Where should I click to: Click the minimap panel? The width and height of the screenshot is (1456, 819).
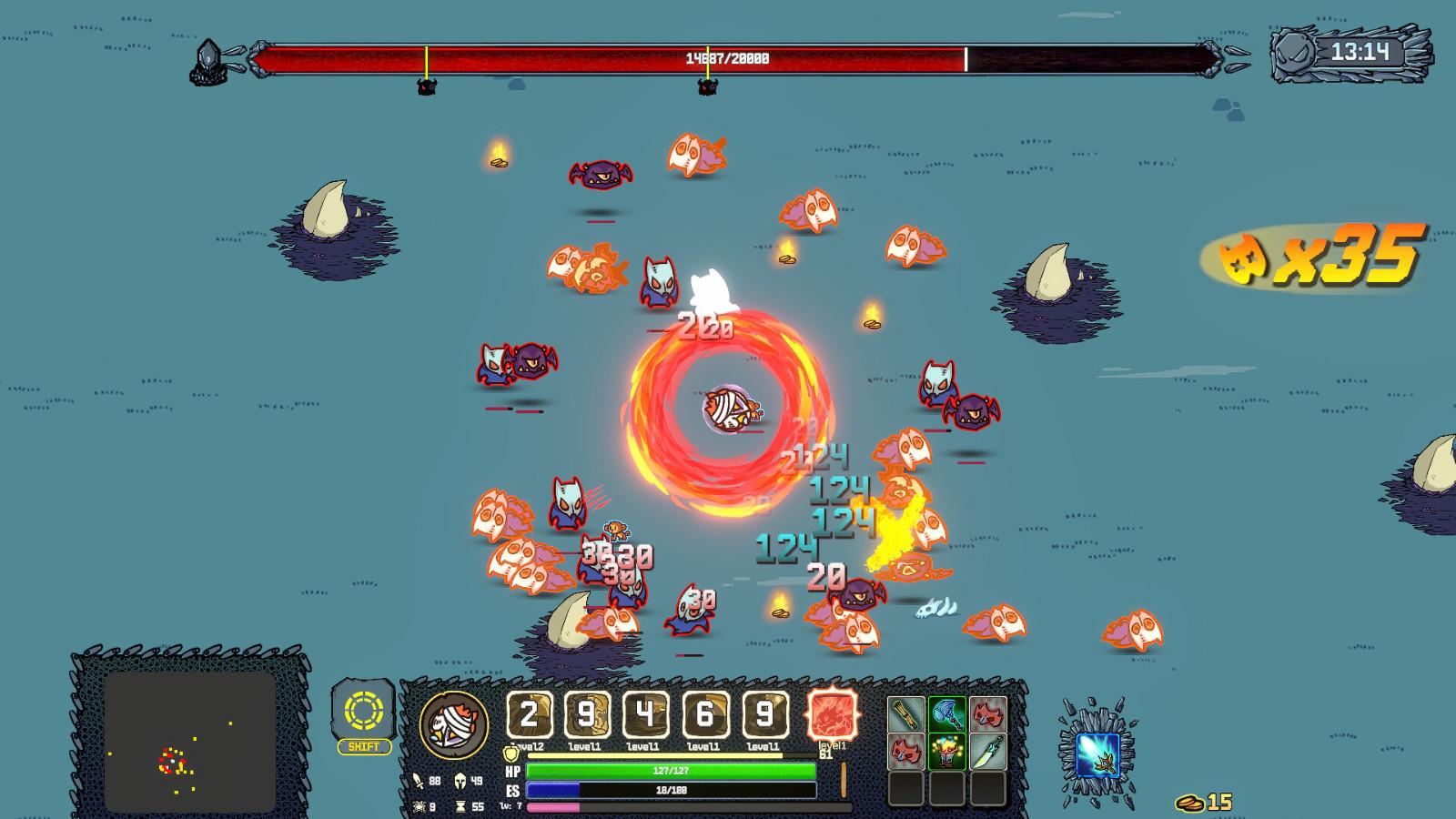(x=189, y=742)
